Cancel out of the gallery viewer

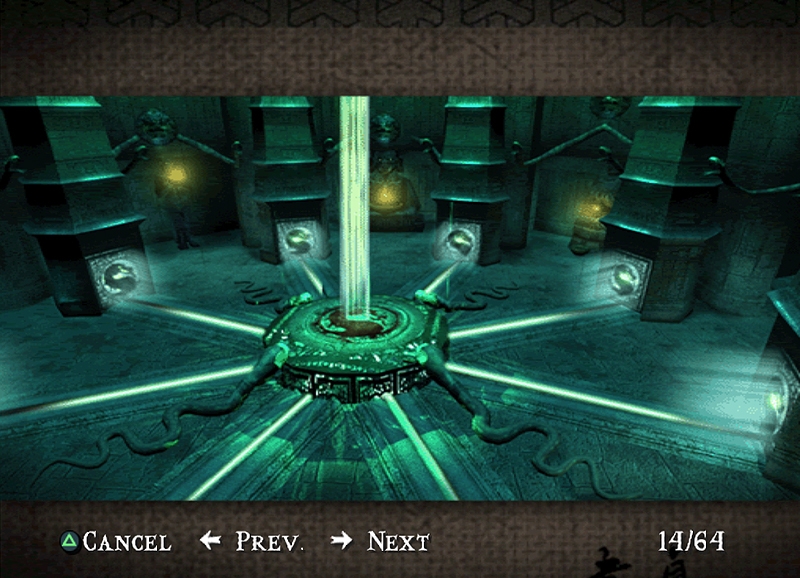tap(115, 542)
